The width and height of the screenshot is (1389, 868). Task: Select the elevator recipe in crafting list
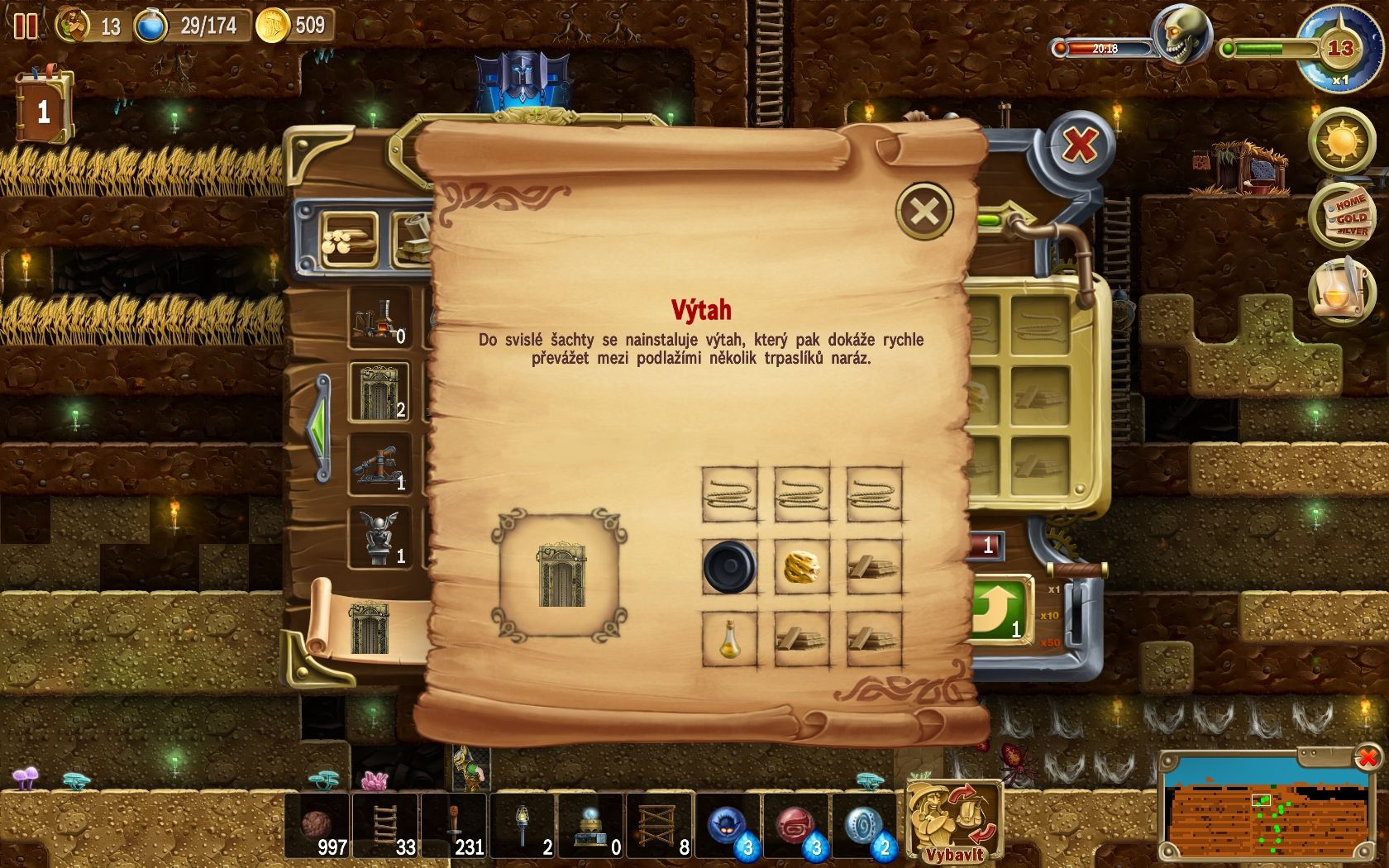click(379, 393)
